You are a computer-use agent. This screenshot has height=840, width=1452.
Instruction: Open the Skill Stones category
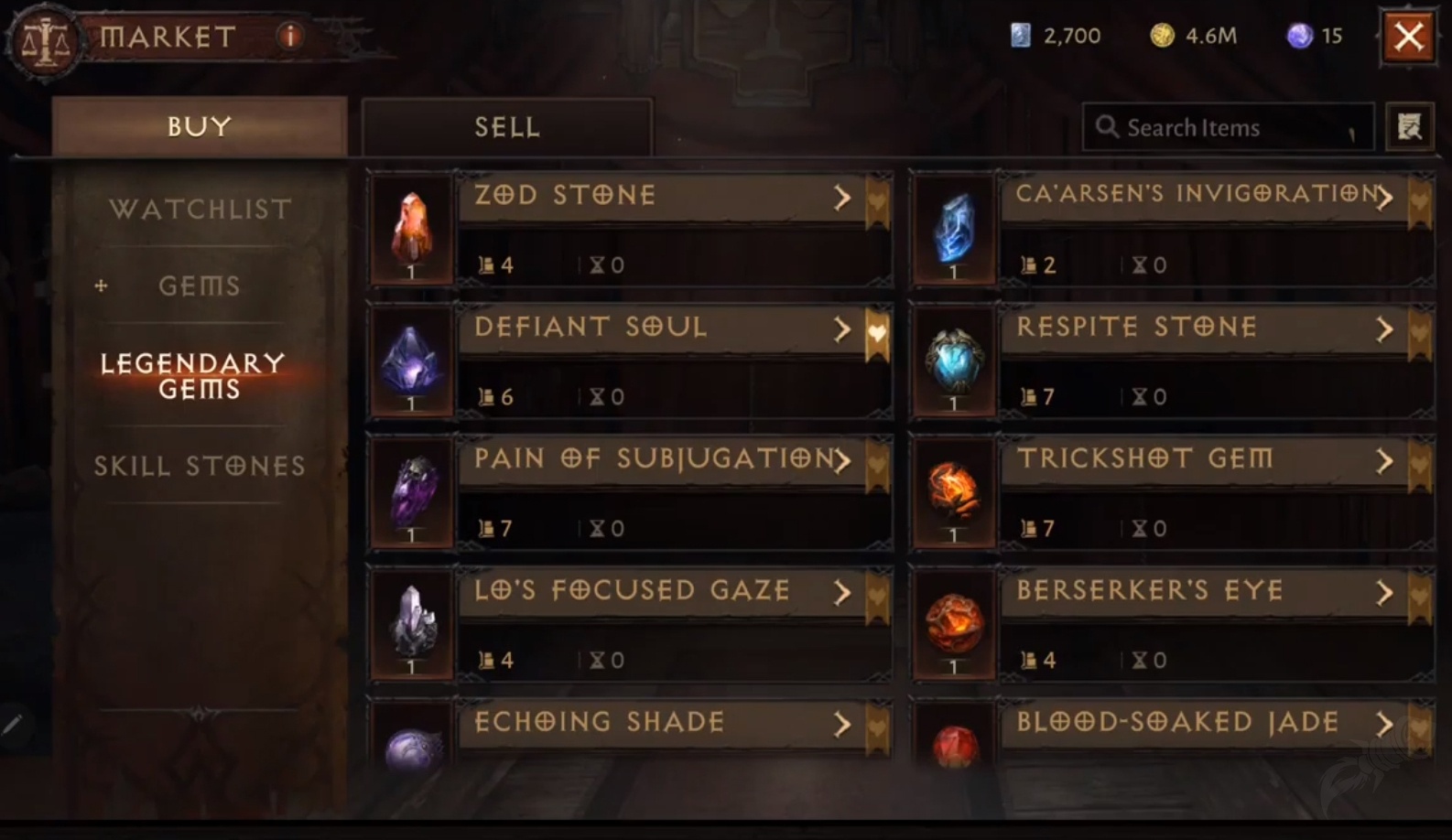coord(200,467)
